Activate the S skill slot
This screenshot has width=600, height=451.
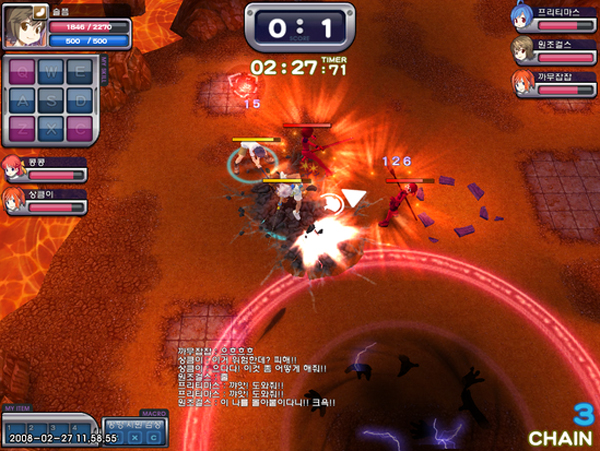[x=50, y=99]
